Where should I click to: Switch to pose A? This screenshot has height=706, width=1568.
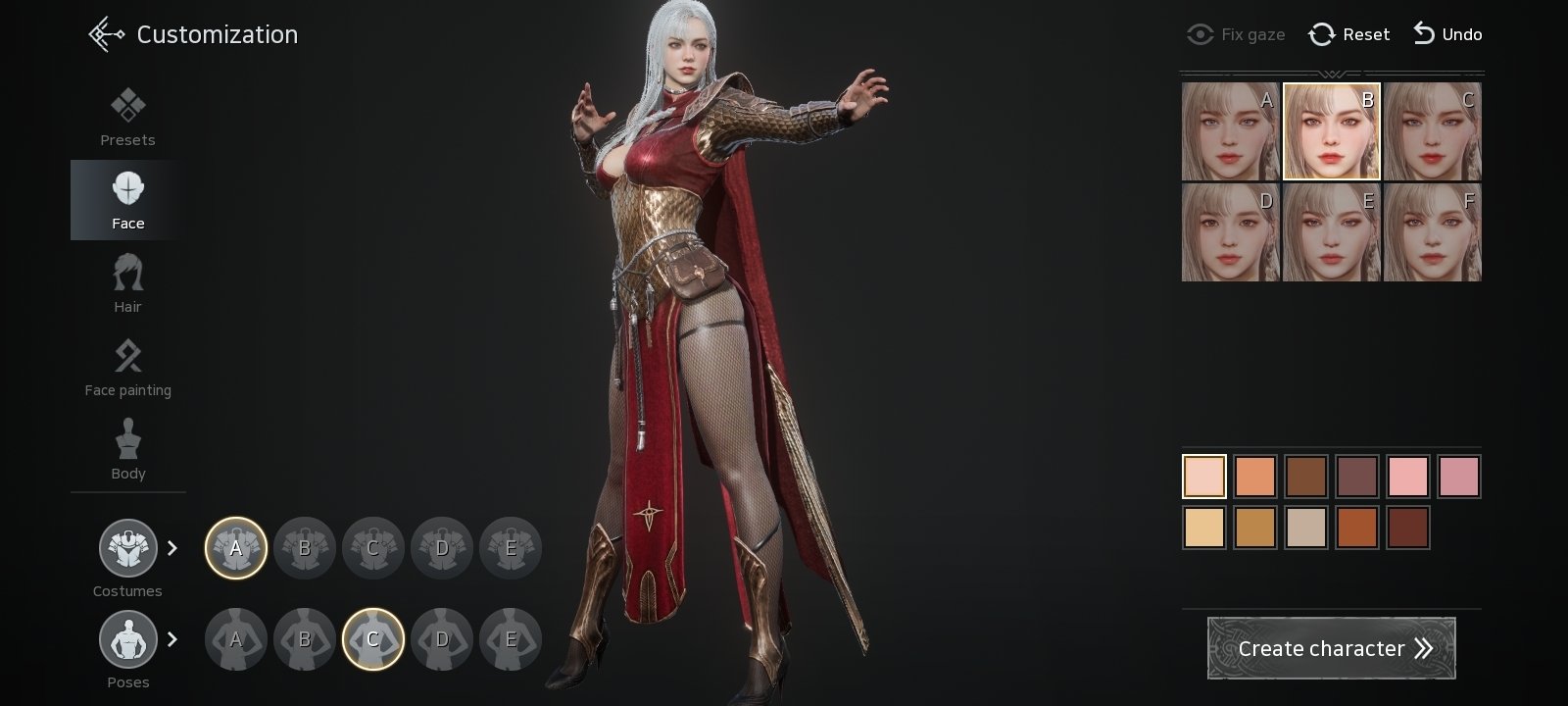point(236,639)
